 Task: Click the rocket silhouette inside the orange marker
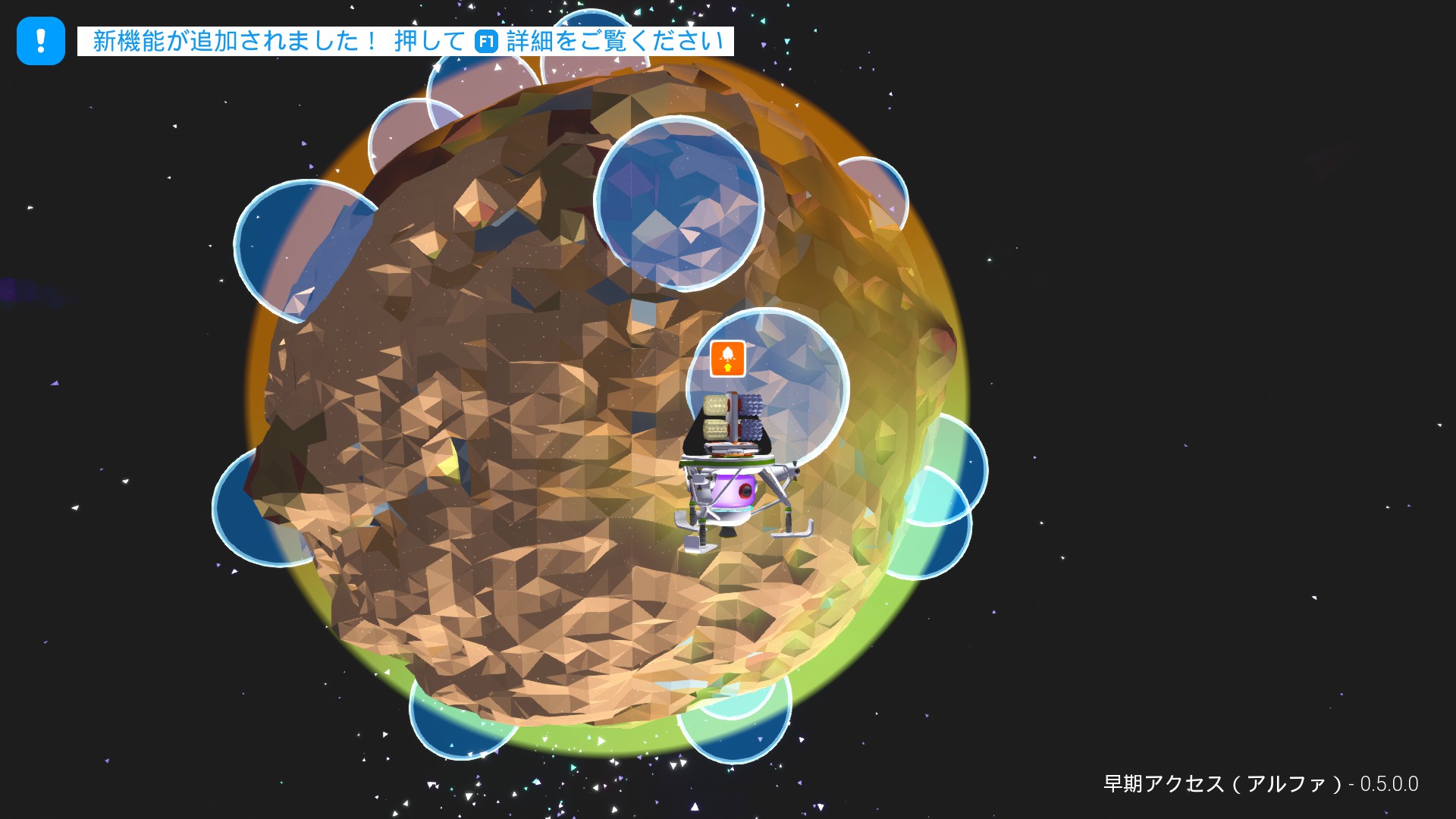[x=727, y=353]
